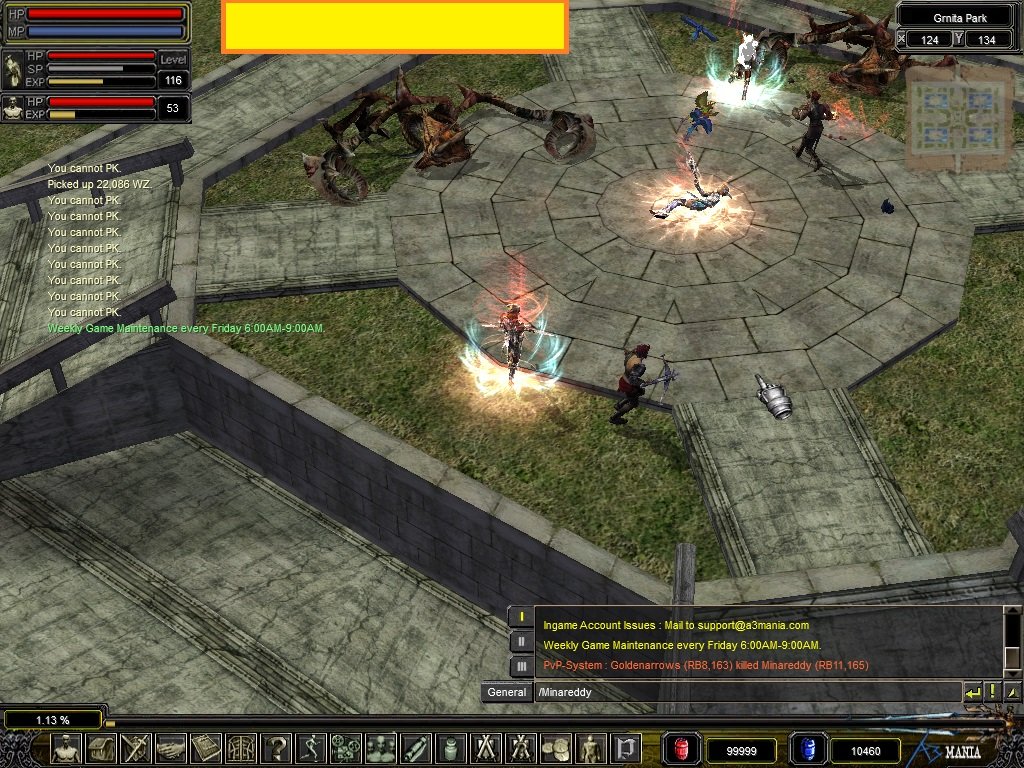Click the chat scrollbar on the message log
This screenshot has width=1024, height=768.
coord(1012,640)
